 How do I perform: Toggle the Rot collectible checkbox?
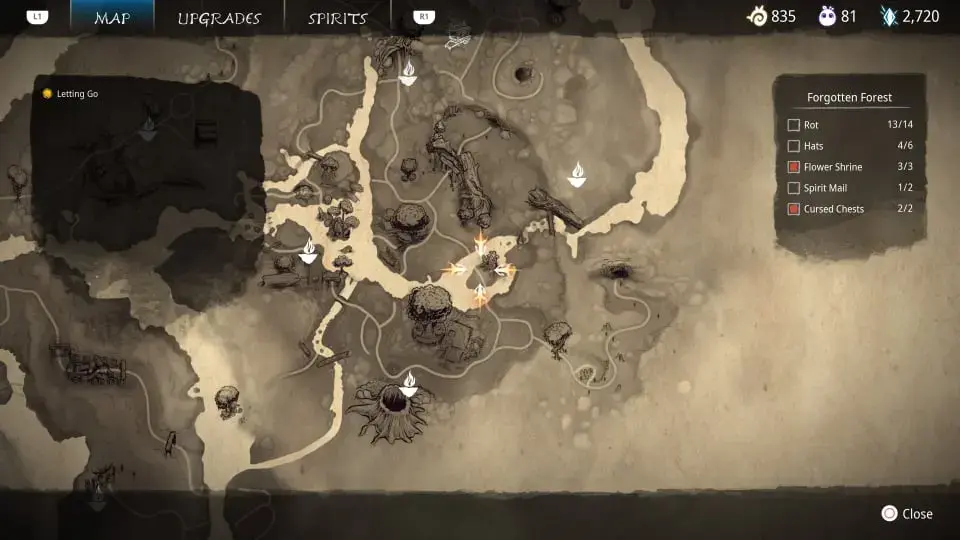pos(794,125)
